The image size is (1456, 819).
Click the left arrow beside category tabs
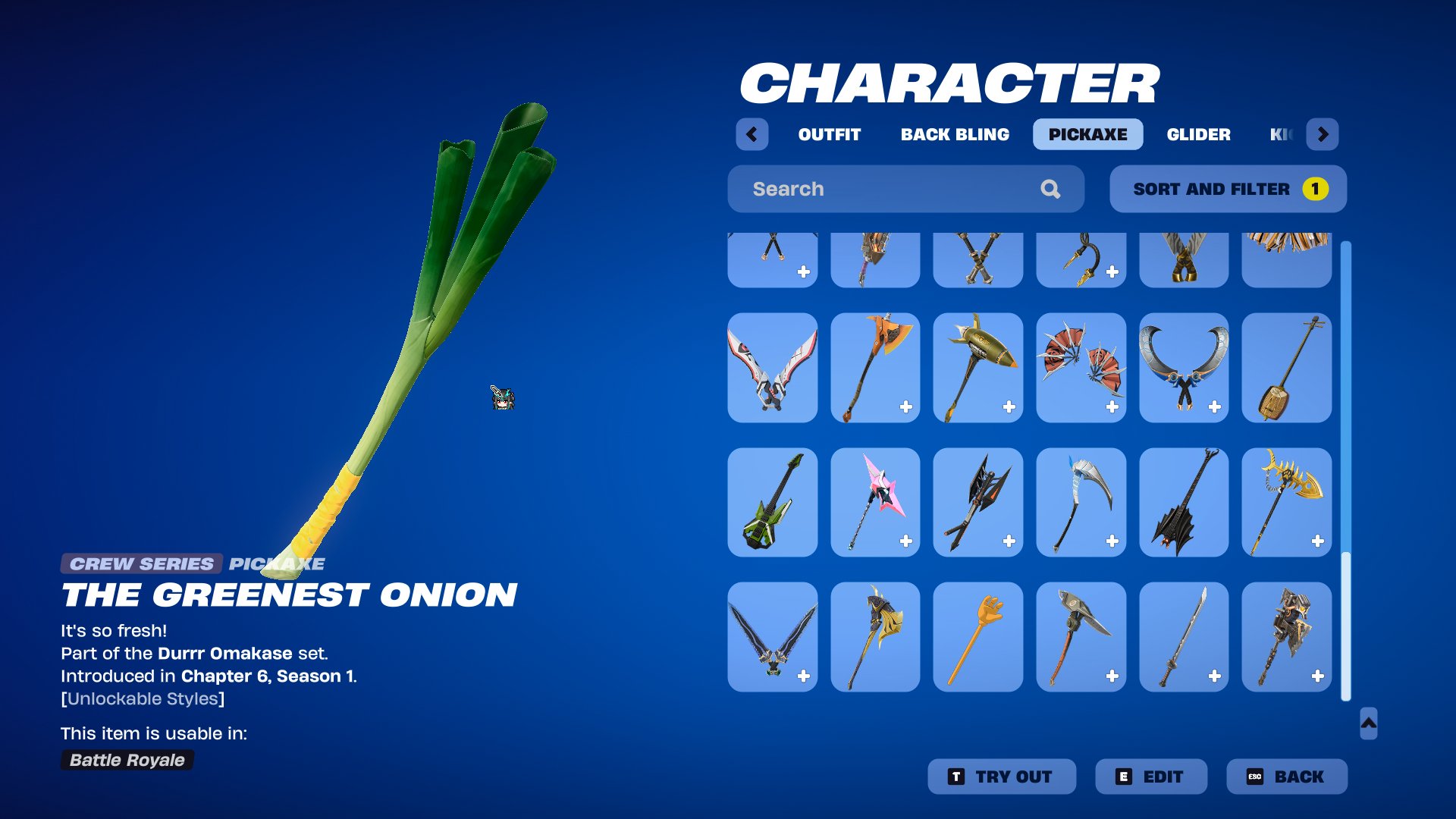(752, 134)
